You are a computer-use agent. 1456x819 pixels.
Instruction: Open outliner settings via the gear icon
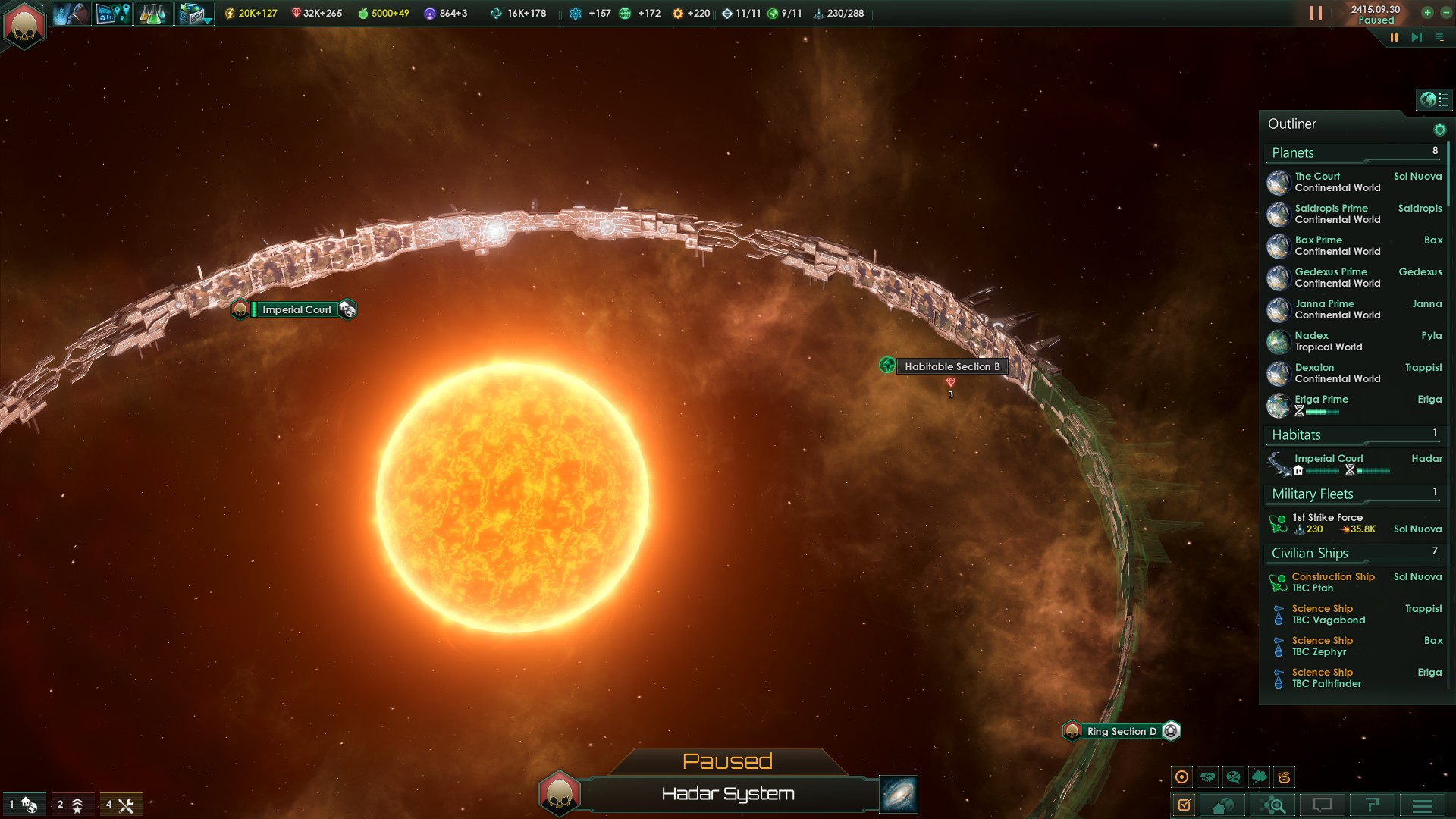coord(1439,130)
